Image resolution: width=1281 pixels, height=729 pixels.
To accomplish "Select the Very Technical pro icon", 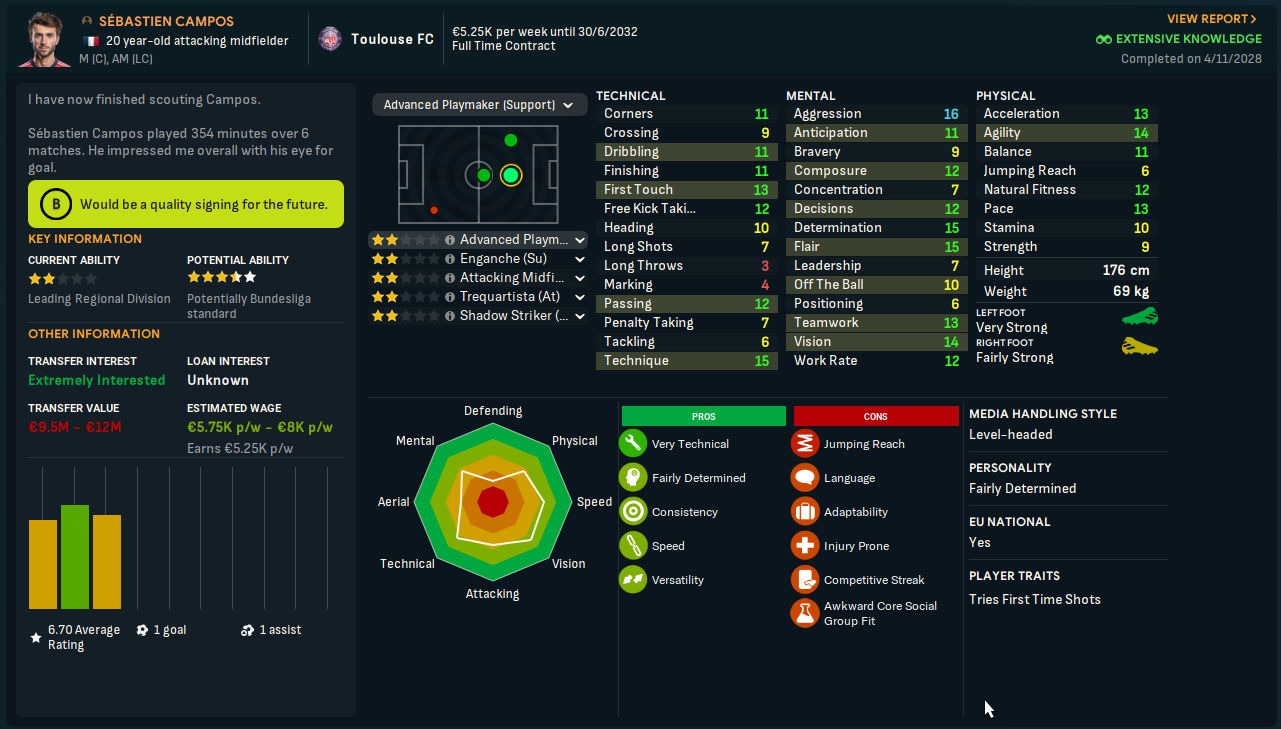I will [x=632, y=444].
